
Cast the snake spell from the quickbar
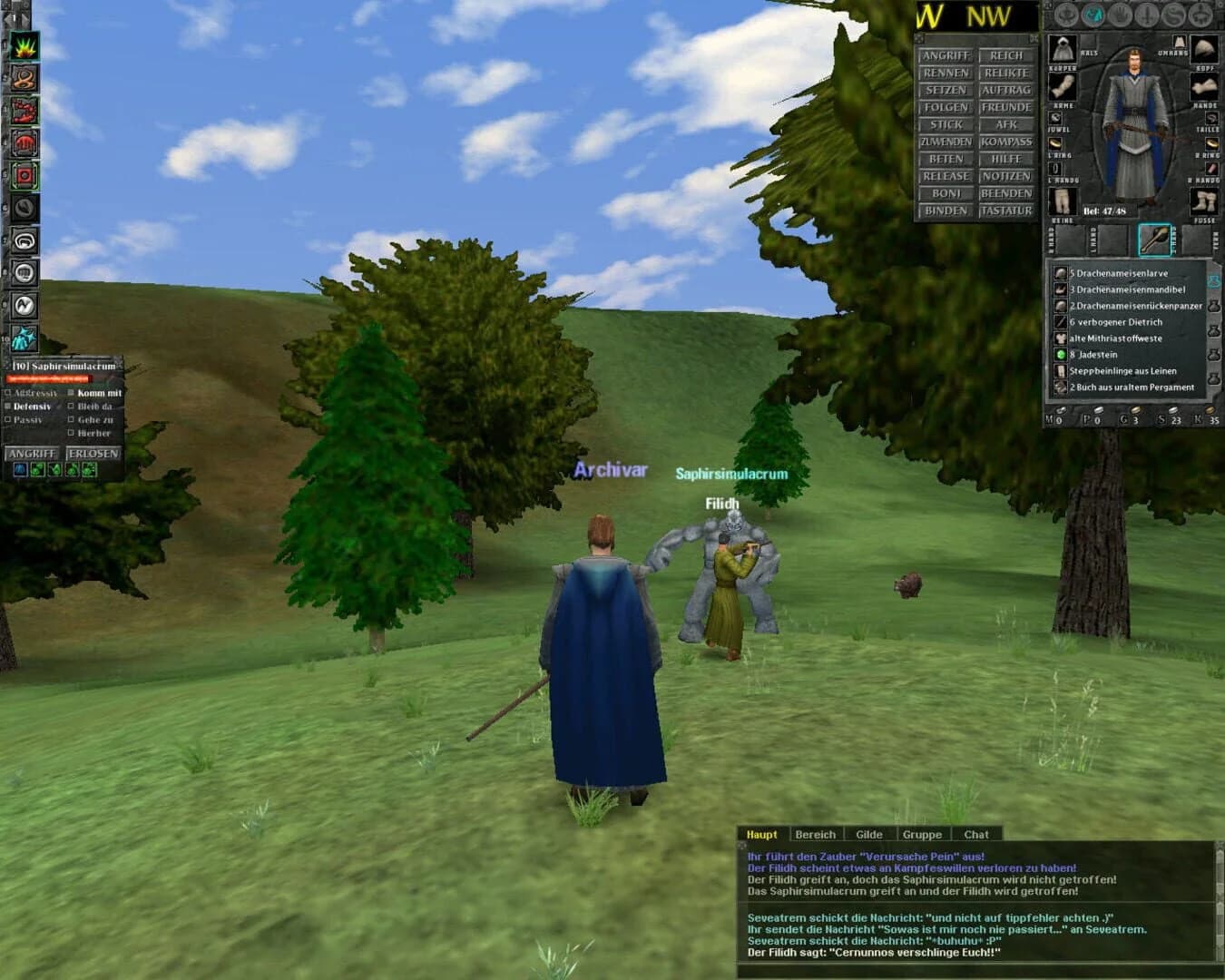click(x=23, y=78)
